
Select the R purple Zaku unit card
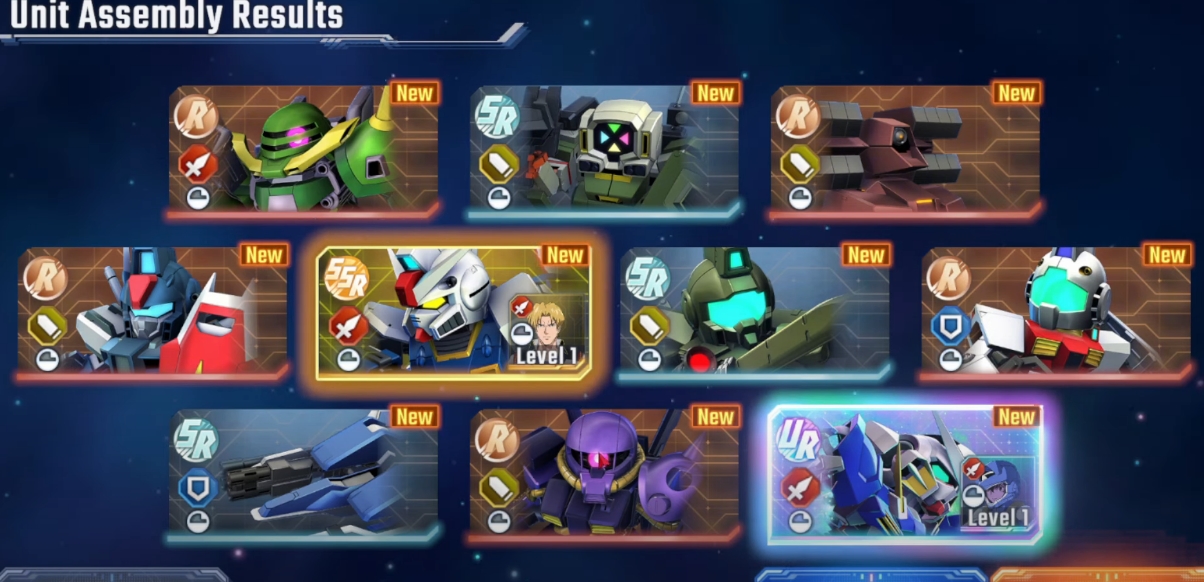[605, 472]
